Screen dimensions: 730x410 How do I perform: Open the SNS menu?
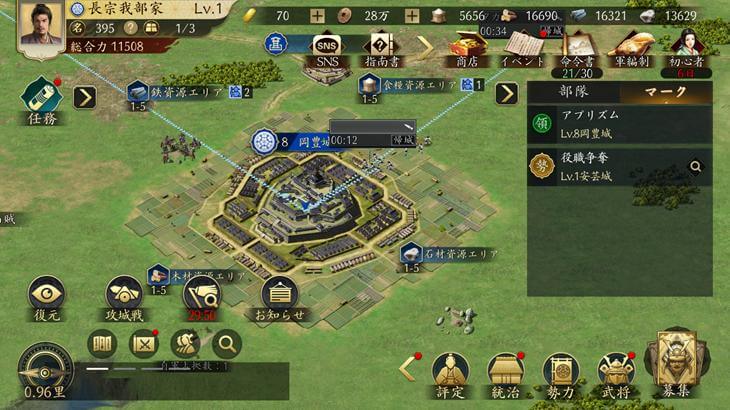pyautogui.click(x=327, y=48)
